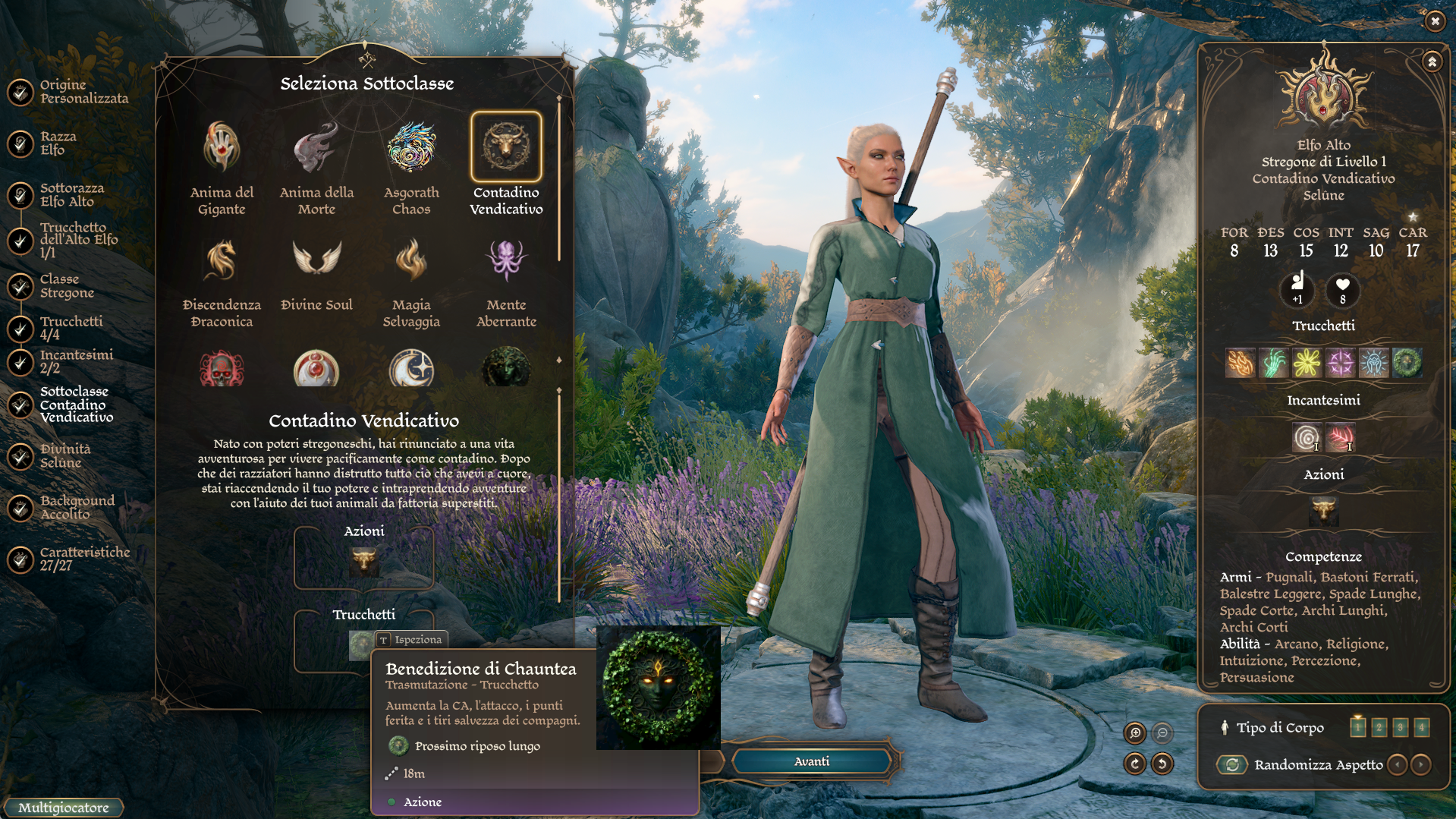This screenshot has width=1456, height=819.
Task: Select Contadino Vendicativo subclass
Action: click(506, 147)
